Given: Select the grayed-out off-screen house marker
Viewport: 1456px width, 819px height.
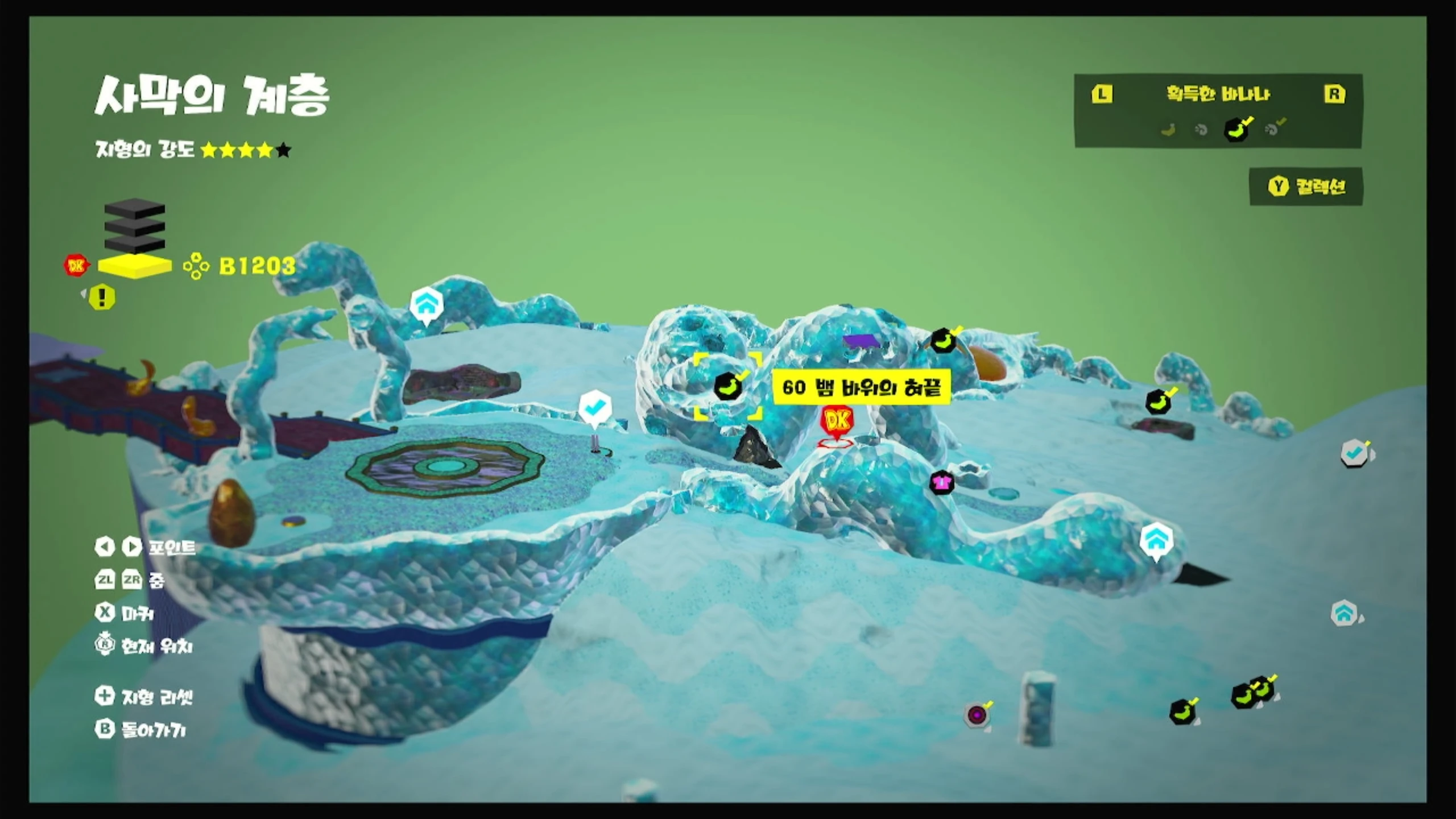Looking at the screenshot, I should [x=1344, y=614].
